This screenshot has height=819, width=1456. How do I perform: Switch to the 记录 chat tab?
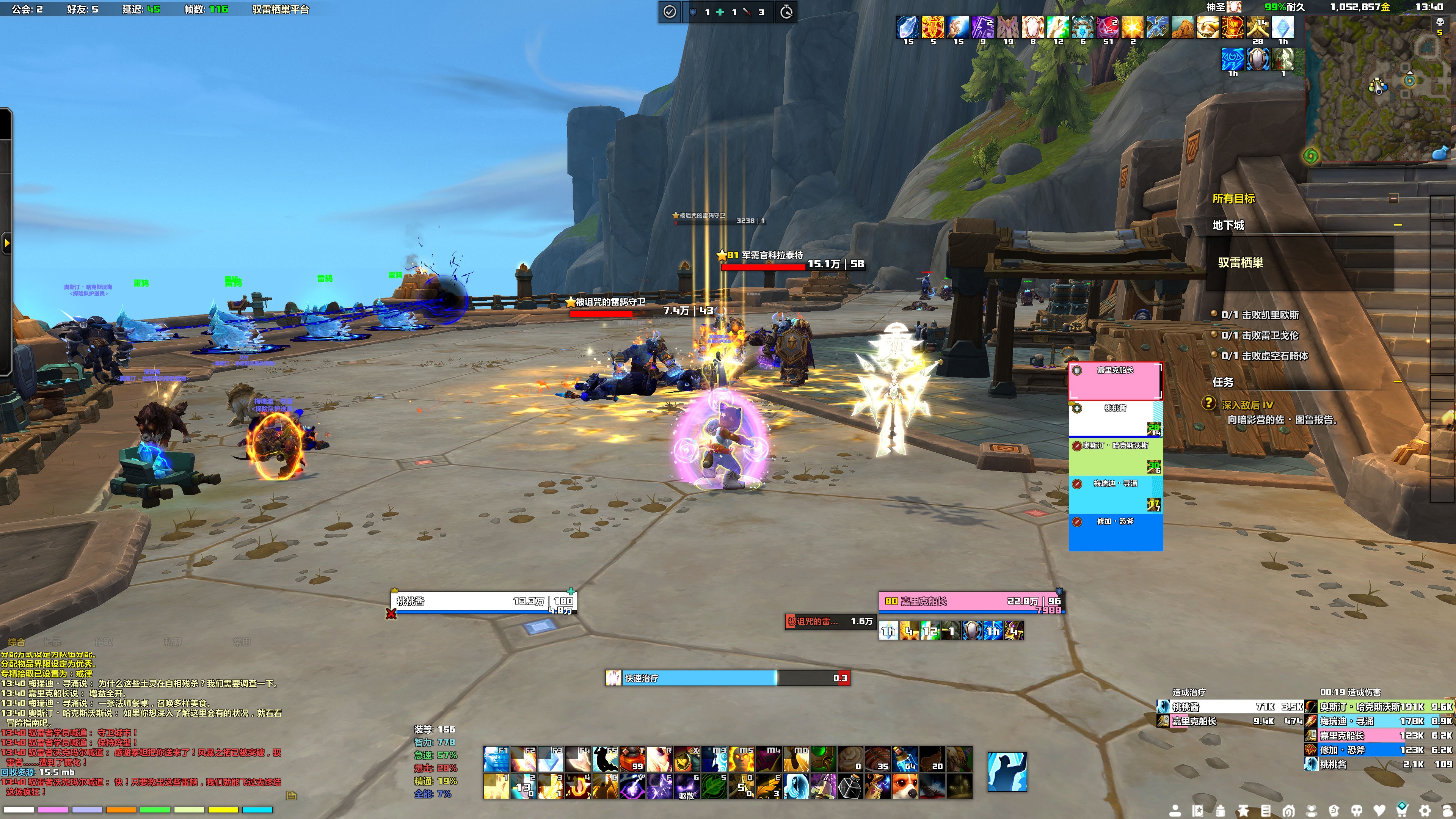point(52,642)
